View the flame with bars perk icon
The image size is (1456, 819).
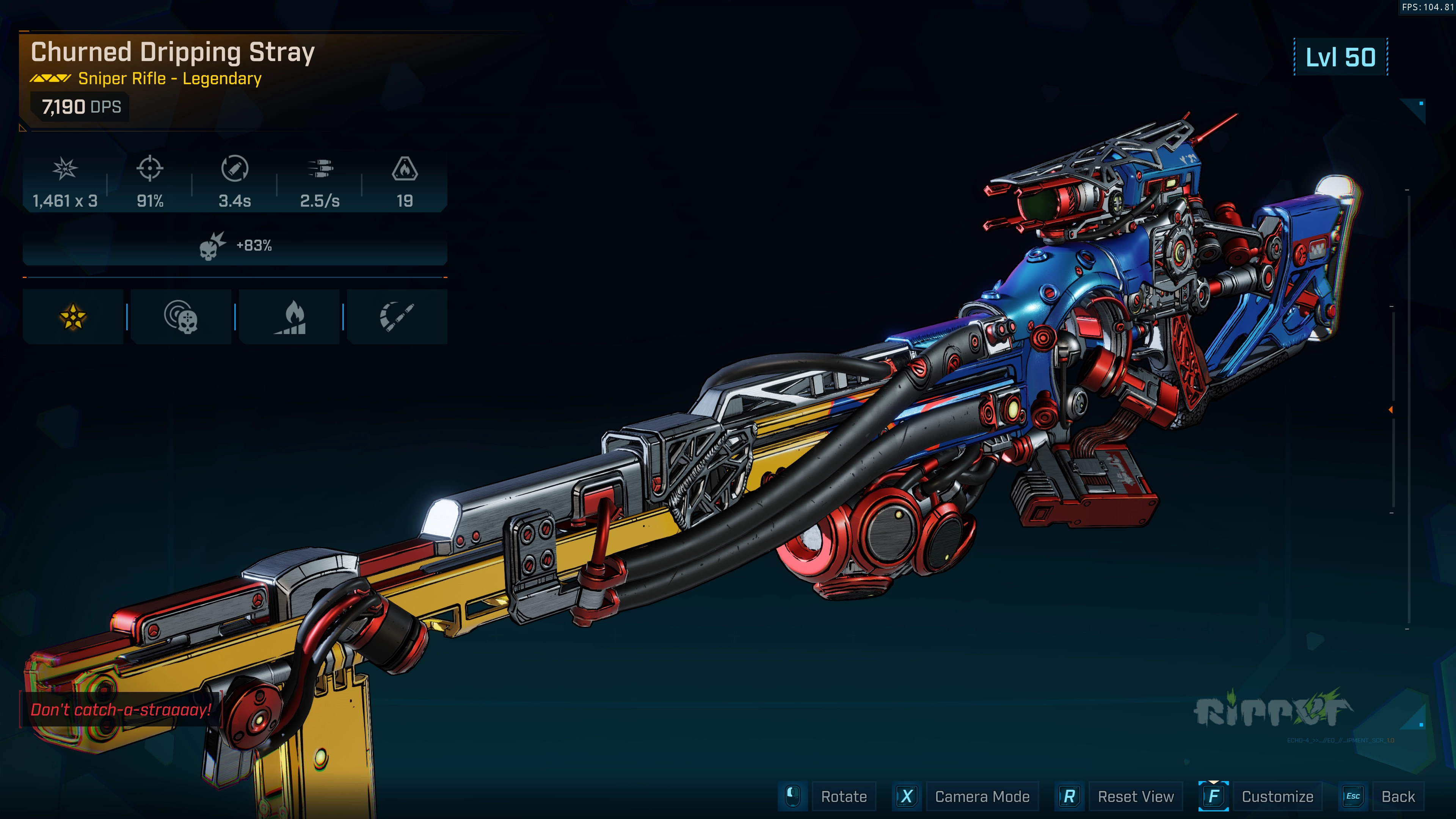pos(289,317)
